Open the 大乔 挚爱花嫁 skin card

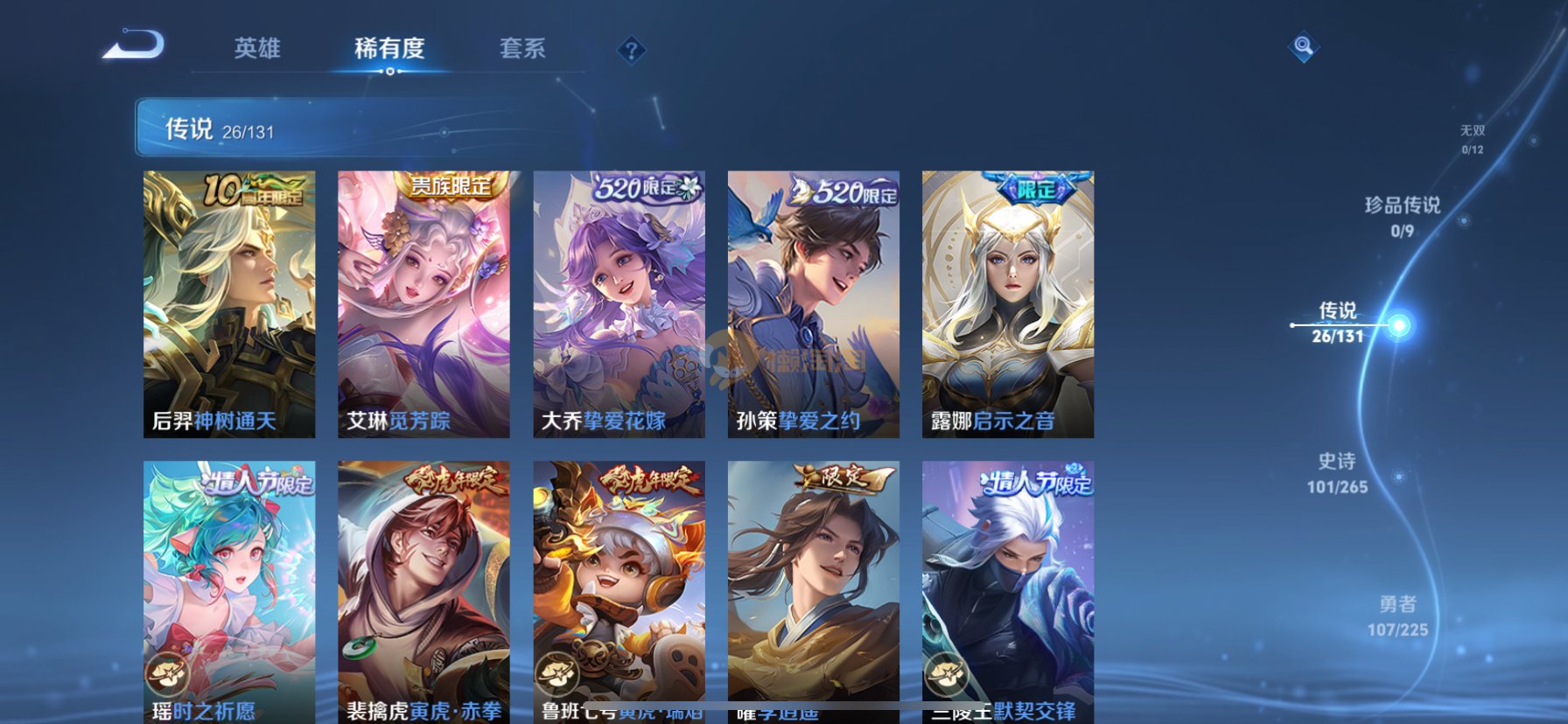619,303
